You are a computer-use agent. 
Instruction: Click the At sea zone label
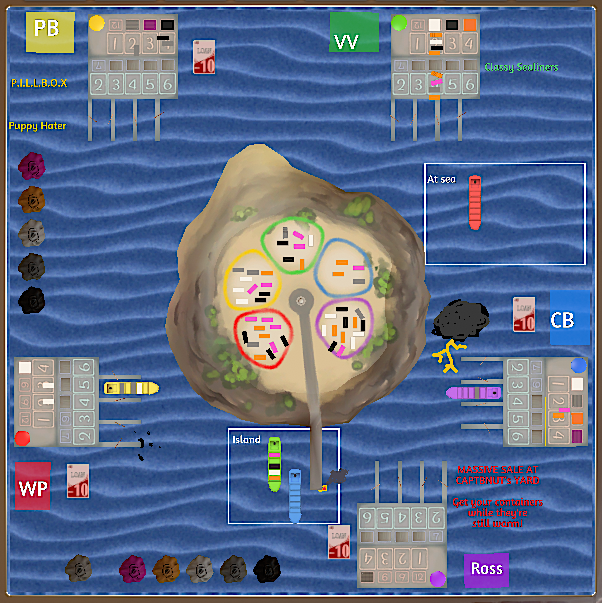point(441,180)
